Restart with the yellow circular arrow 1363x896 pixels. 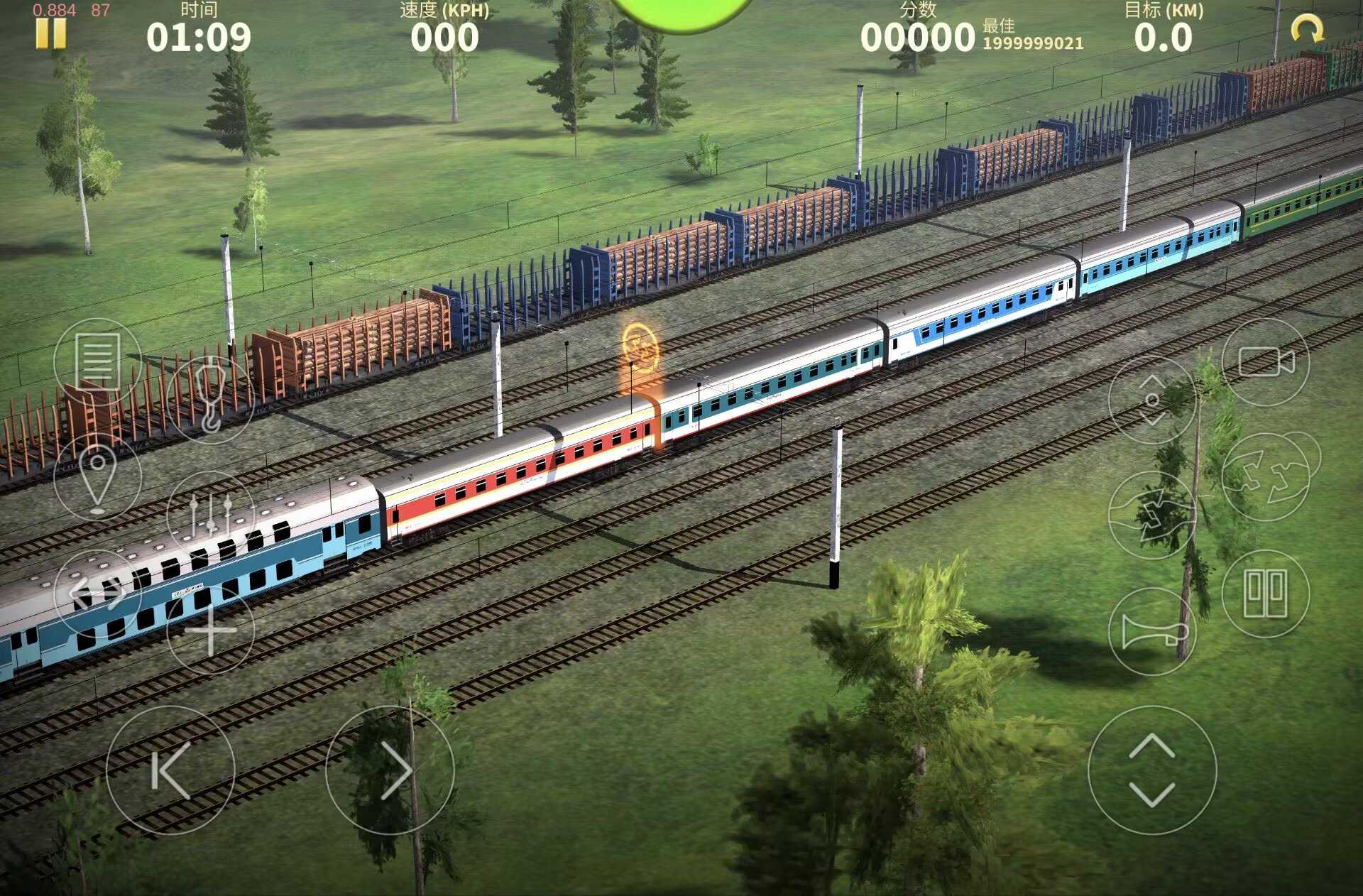(1306, 31)
